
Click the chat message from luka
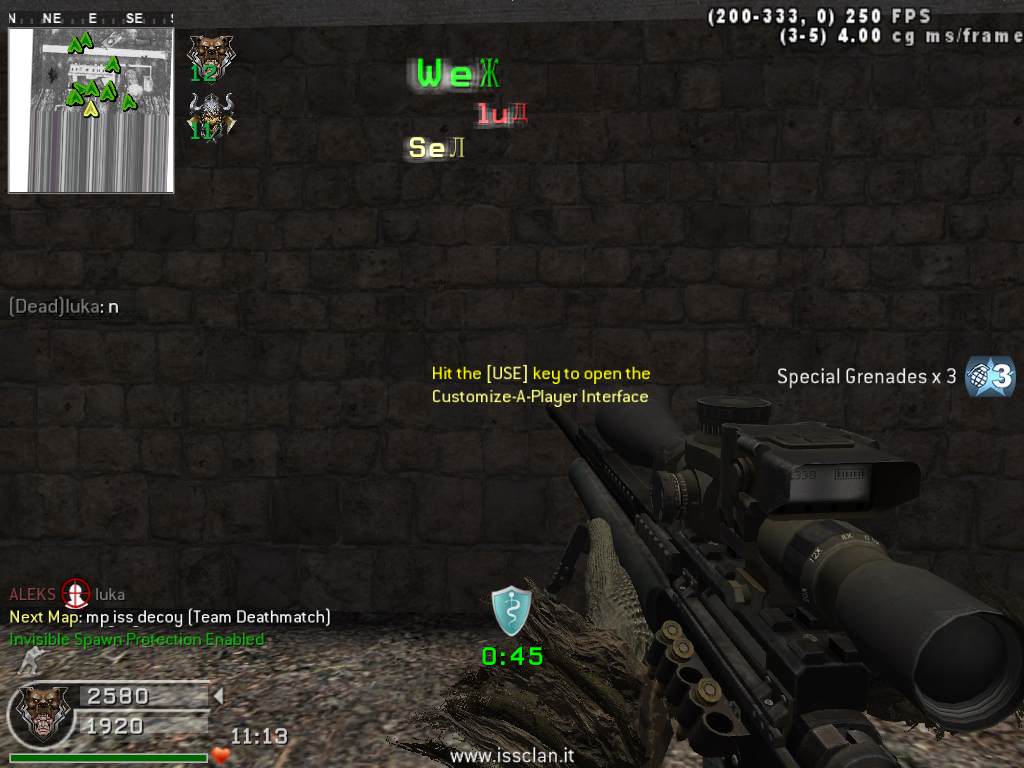point(64,307)
